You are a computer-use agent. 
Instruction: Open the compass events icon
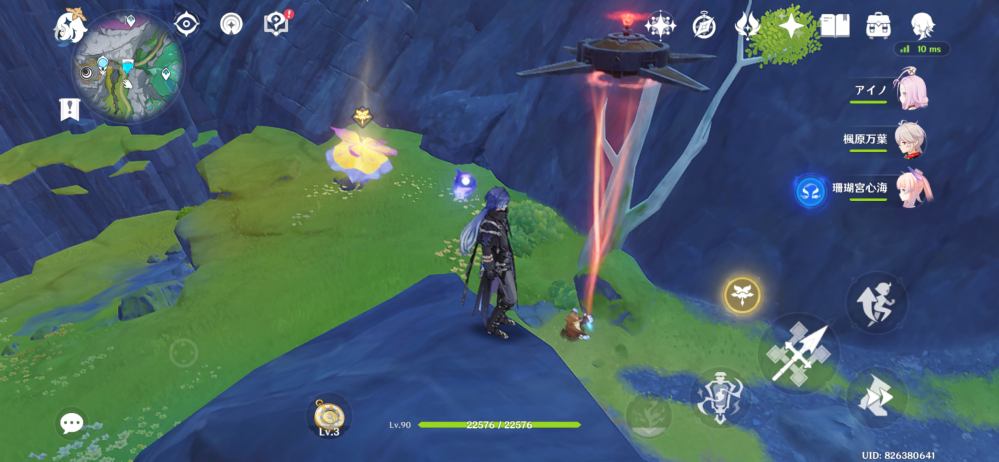click(705, 25)
